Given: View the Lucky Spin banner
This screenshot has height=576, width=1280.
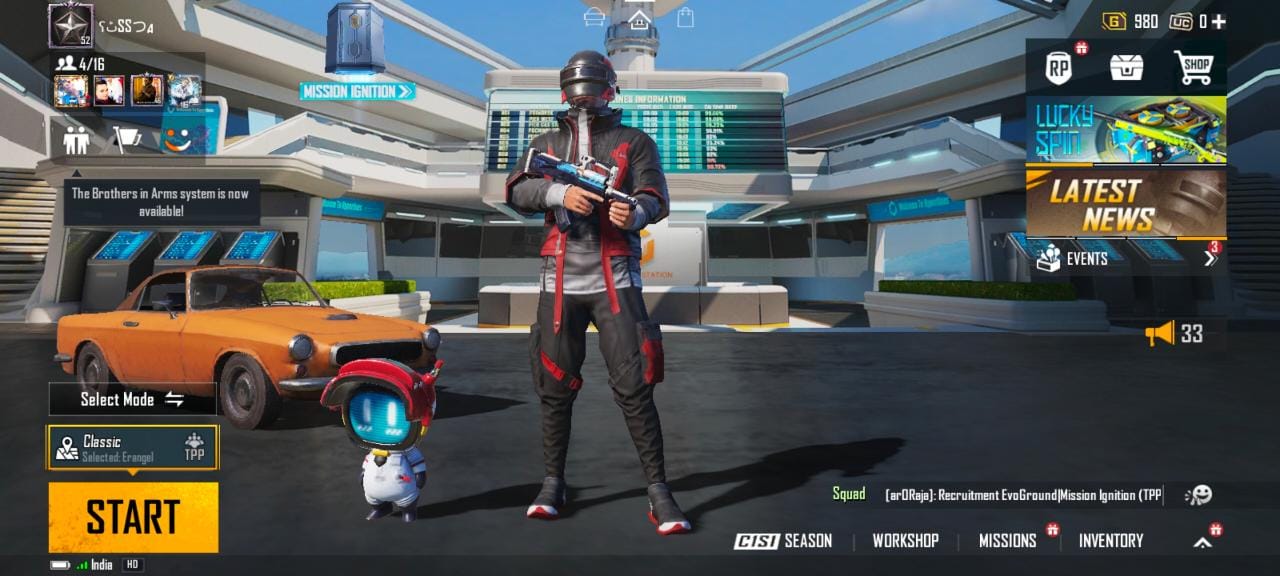Looking at the screenshot, I should pos(1126,130).
